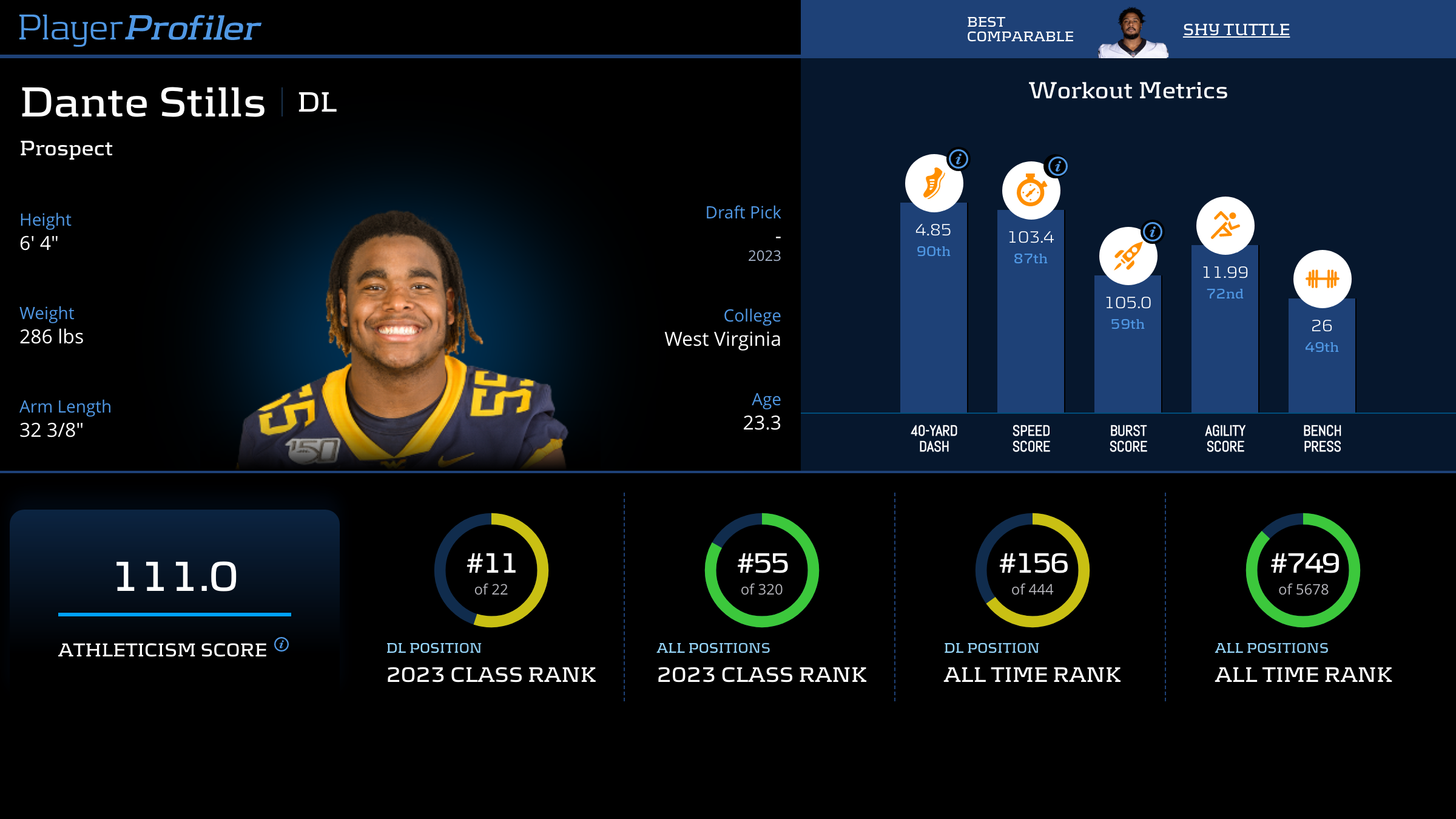Click the PlayerProfiler logo

tap(140, 28)
